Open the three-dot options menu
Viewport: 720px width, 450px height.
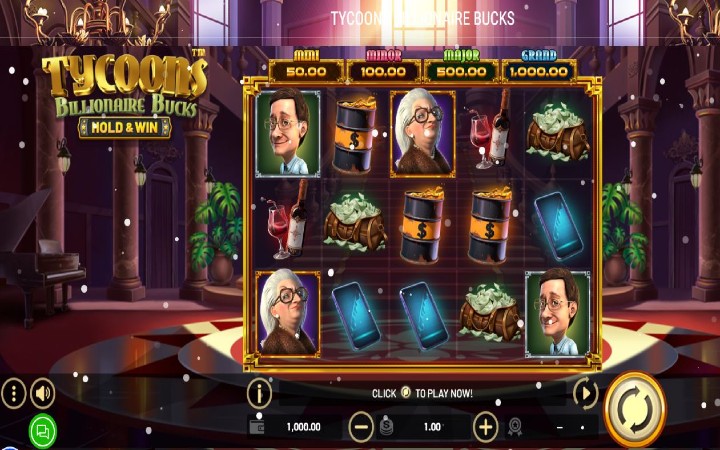[x=12, y=393]
